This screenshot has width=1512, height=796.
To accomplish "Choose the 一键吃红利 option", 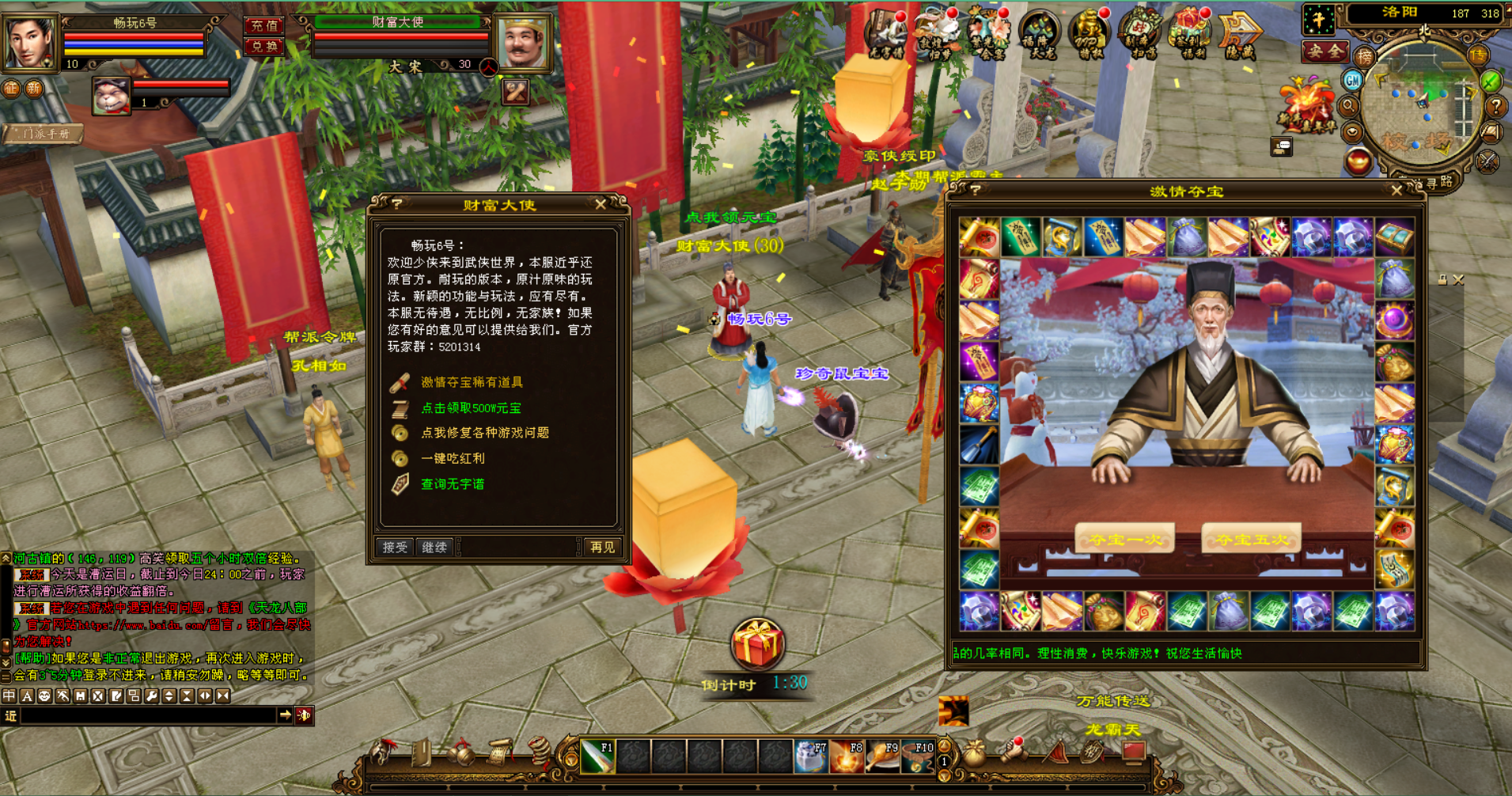I will tap(453, 458).
